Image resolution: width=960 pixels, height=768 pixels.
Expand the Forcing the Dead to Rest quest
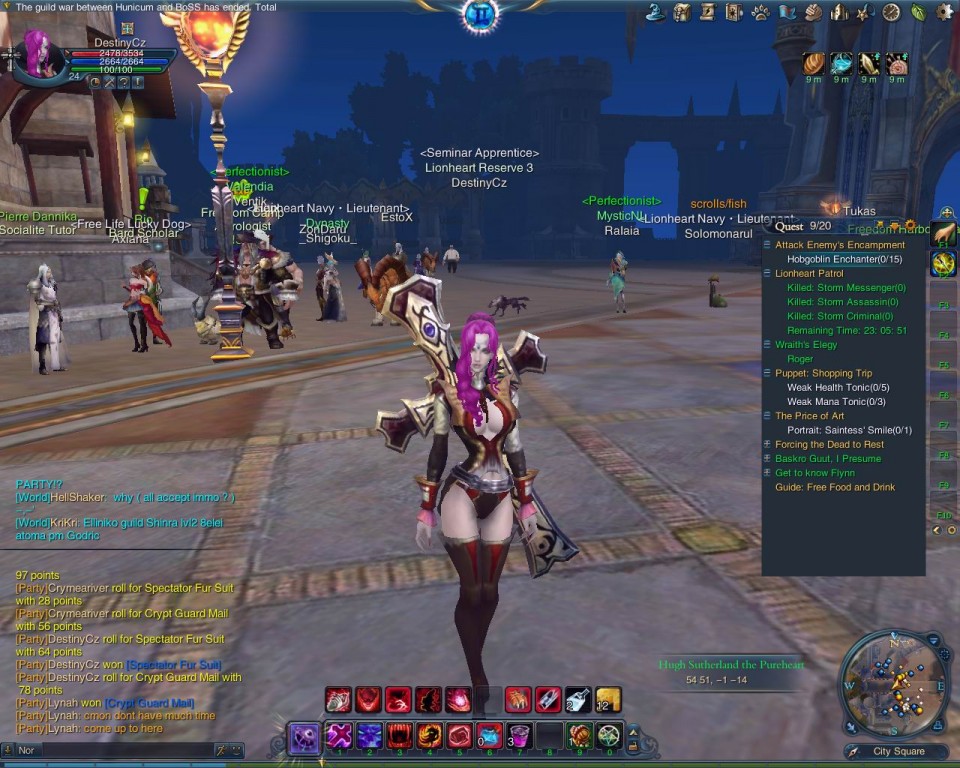pyautogui.click(x=829, y=445)
